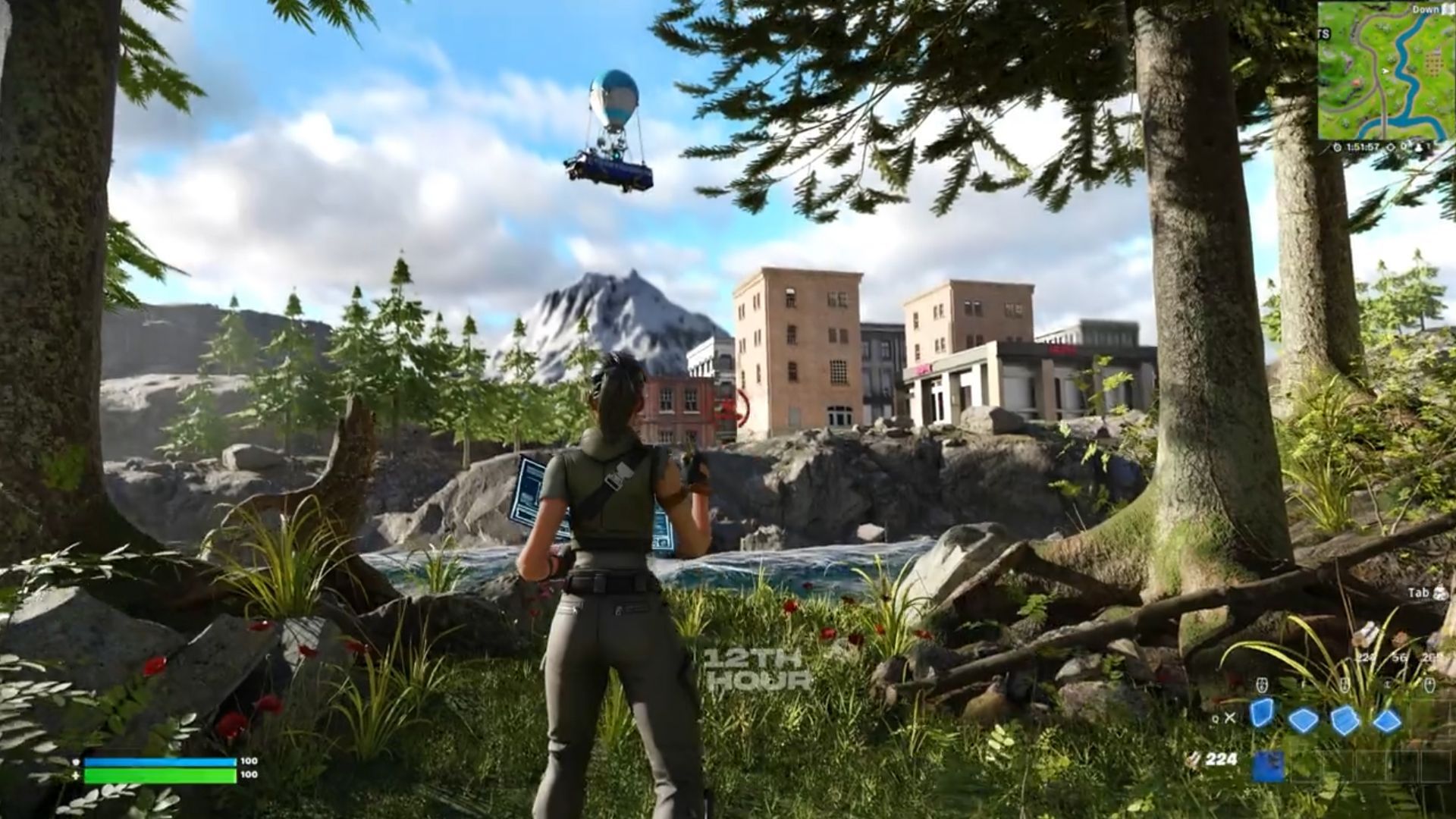Select the equipped blue item in the hotbar
The width and height of the screenshot is (1456, 819).
tap(1269, 766)
